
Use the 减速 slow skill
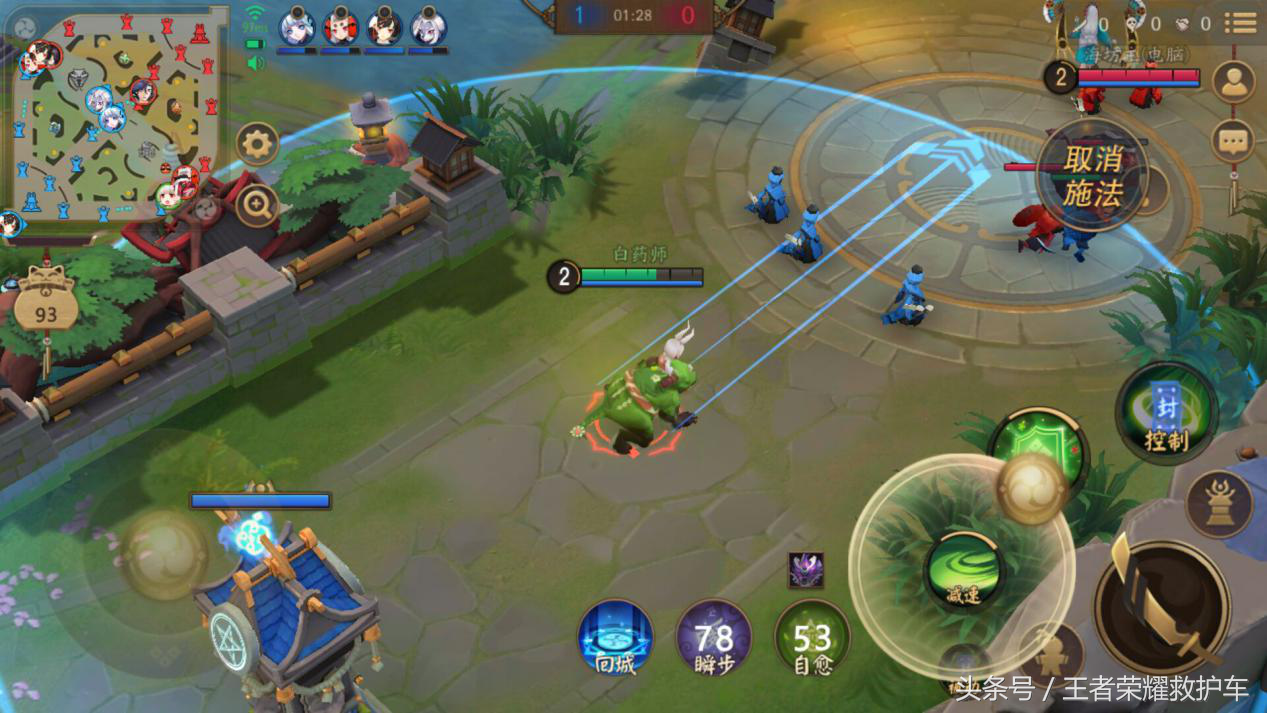coord(963,572)
